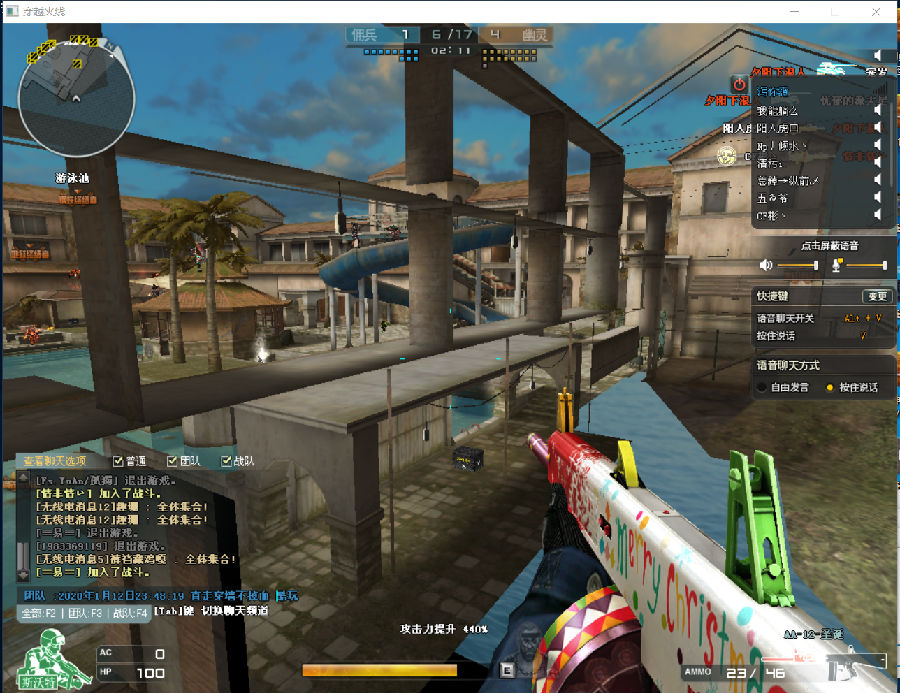The image size is (900, 693).
Task: Toggle the 普通 chat filter checkbox
Action: 119,461
